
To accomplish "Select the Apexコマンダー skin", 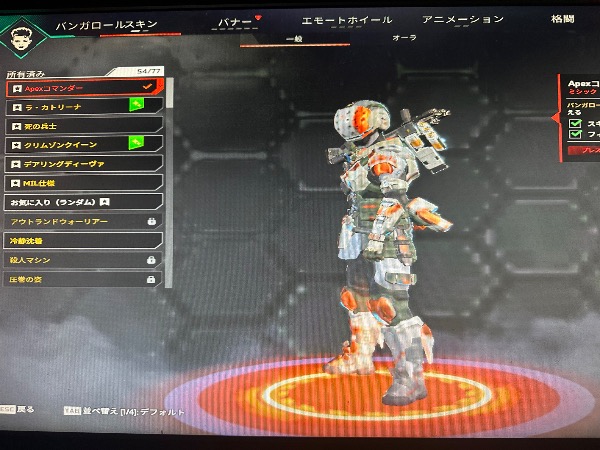I will click(x=82, y=88).
